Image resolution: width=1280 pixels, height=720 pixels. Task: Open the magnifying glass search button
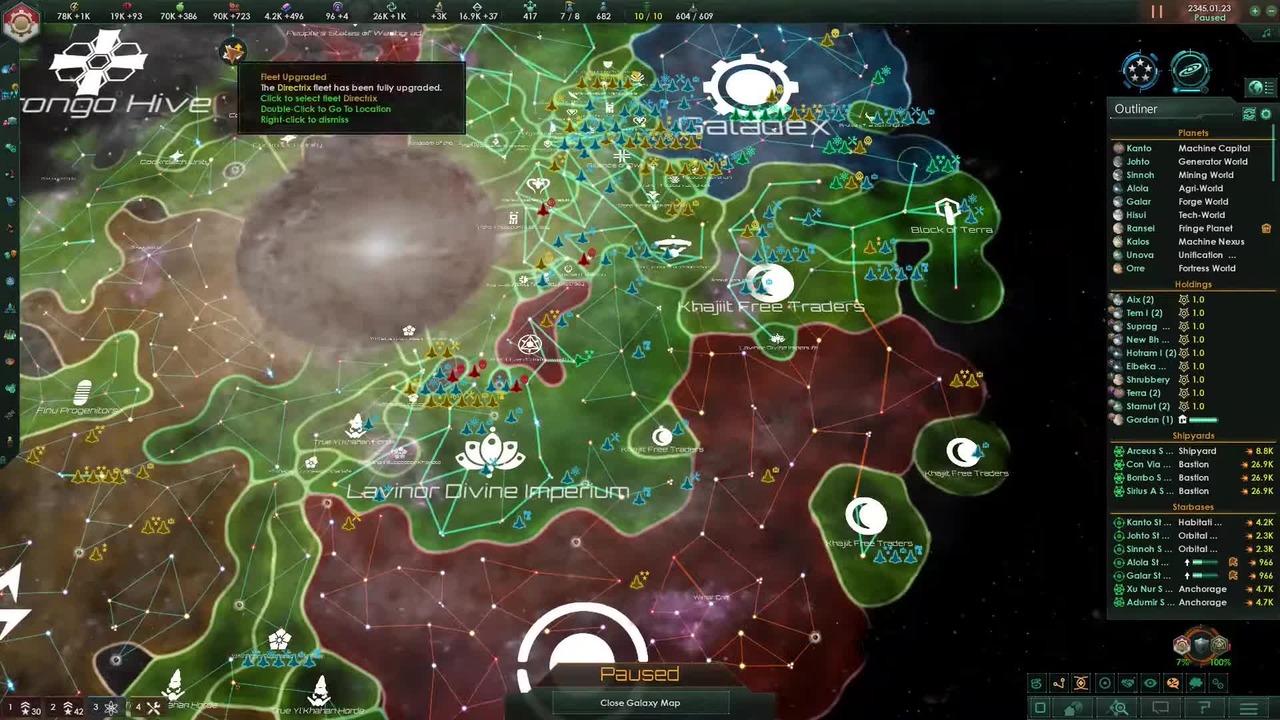tap(1119, 708)
